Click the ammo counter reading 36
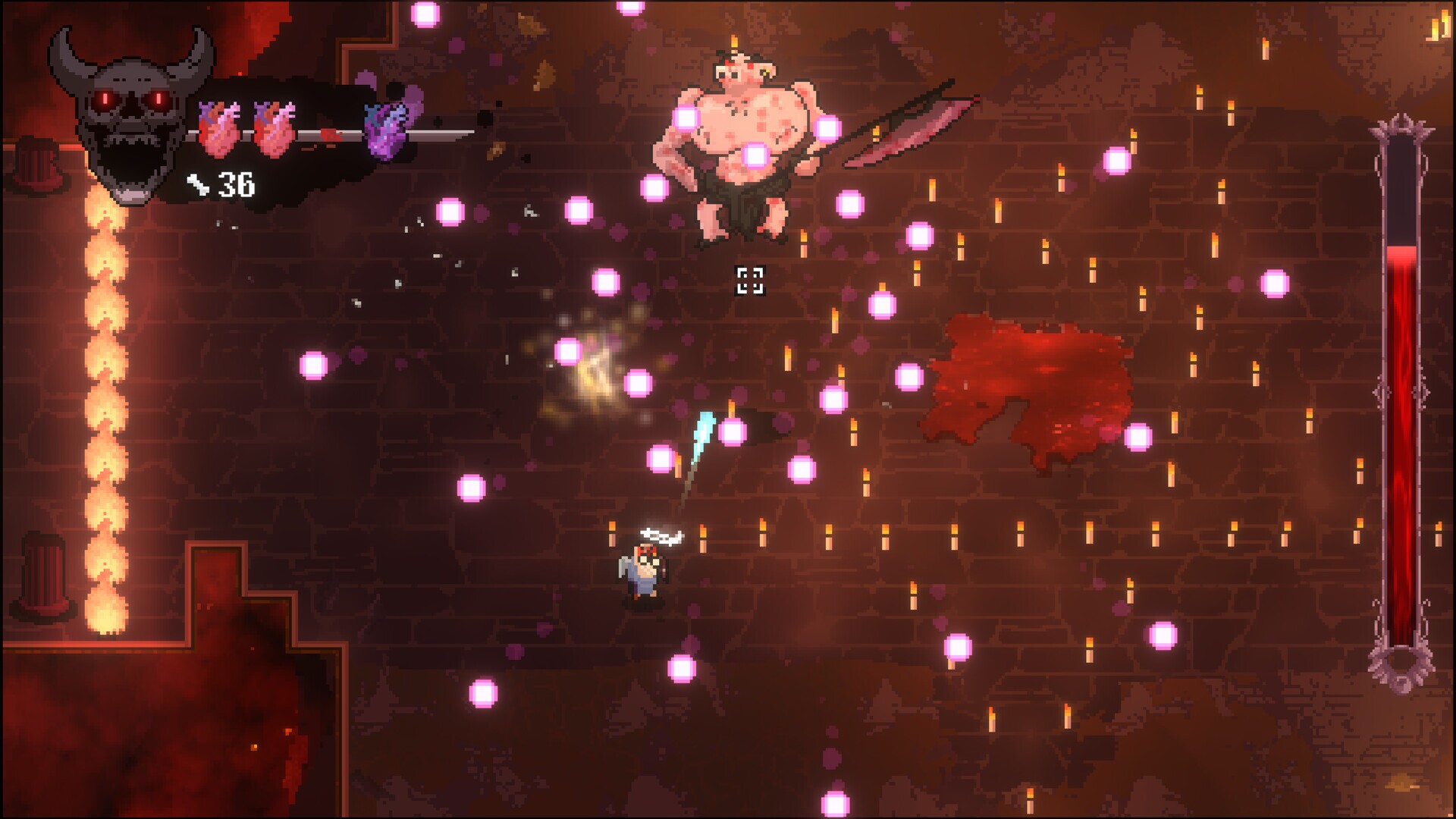This screenshot has width=1456, height=819. [235, 184]
